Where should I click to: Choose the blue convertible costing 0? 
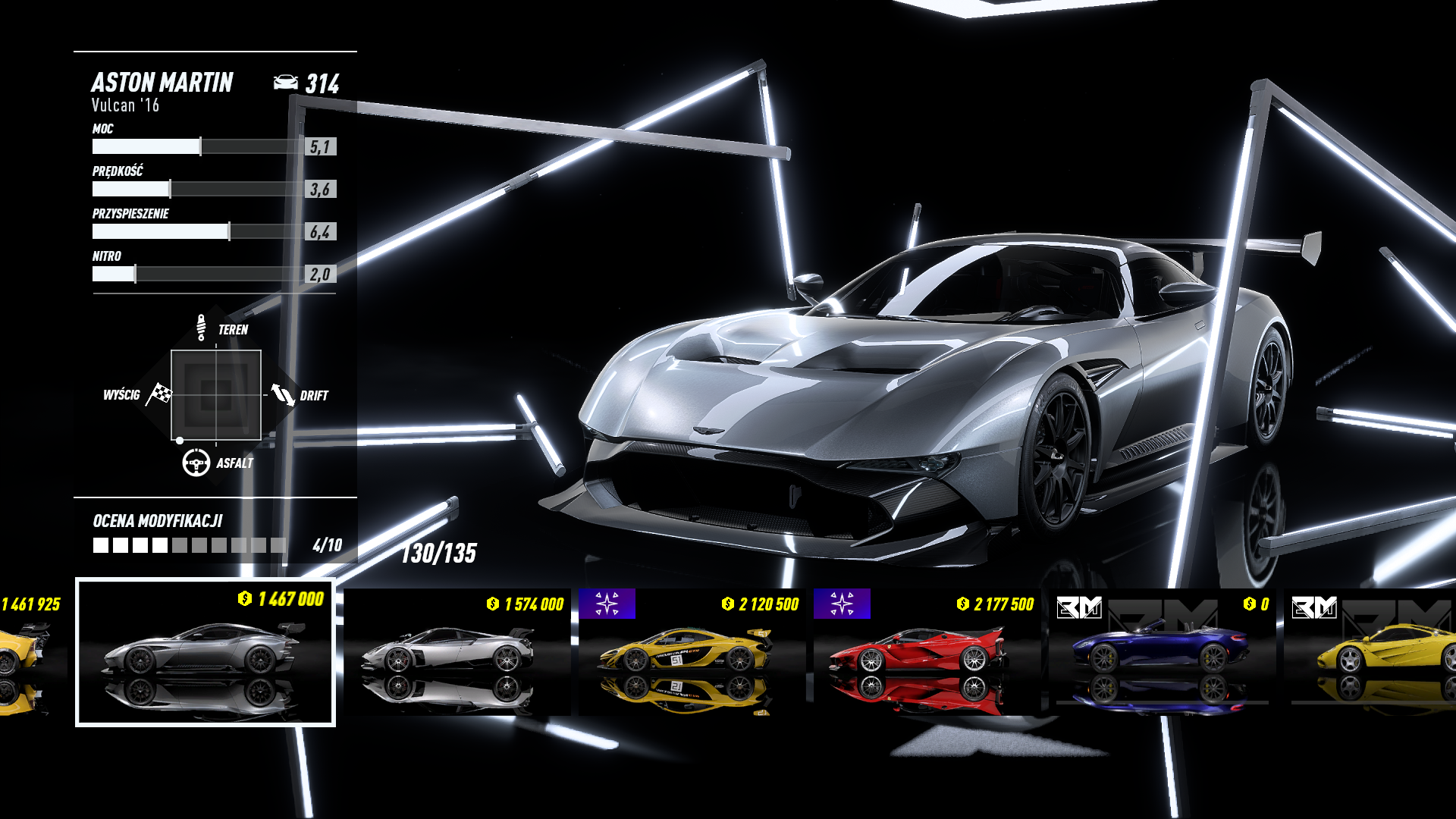tap(1162, 652)
